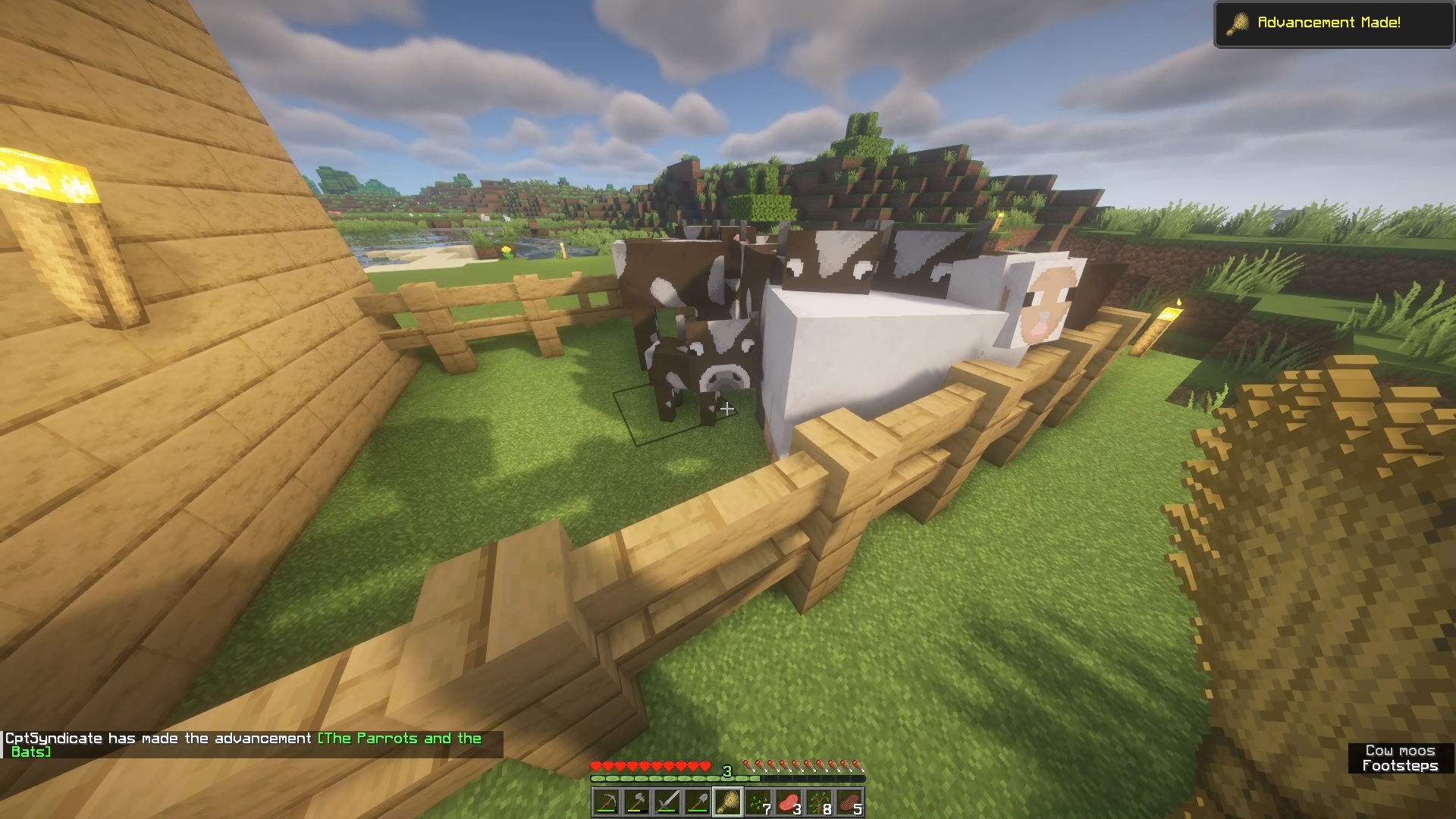Click the Footsteps subtitle text
Viewport: 1456px width, 819px height.
click(x=1401, y=766)
